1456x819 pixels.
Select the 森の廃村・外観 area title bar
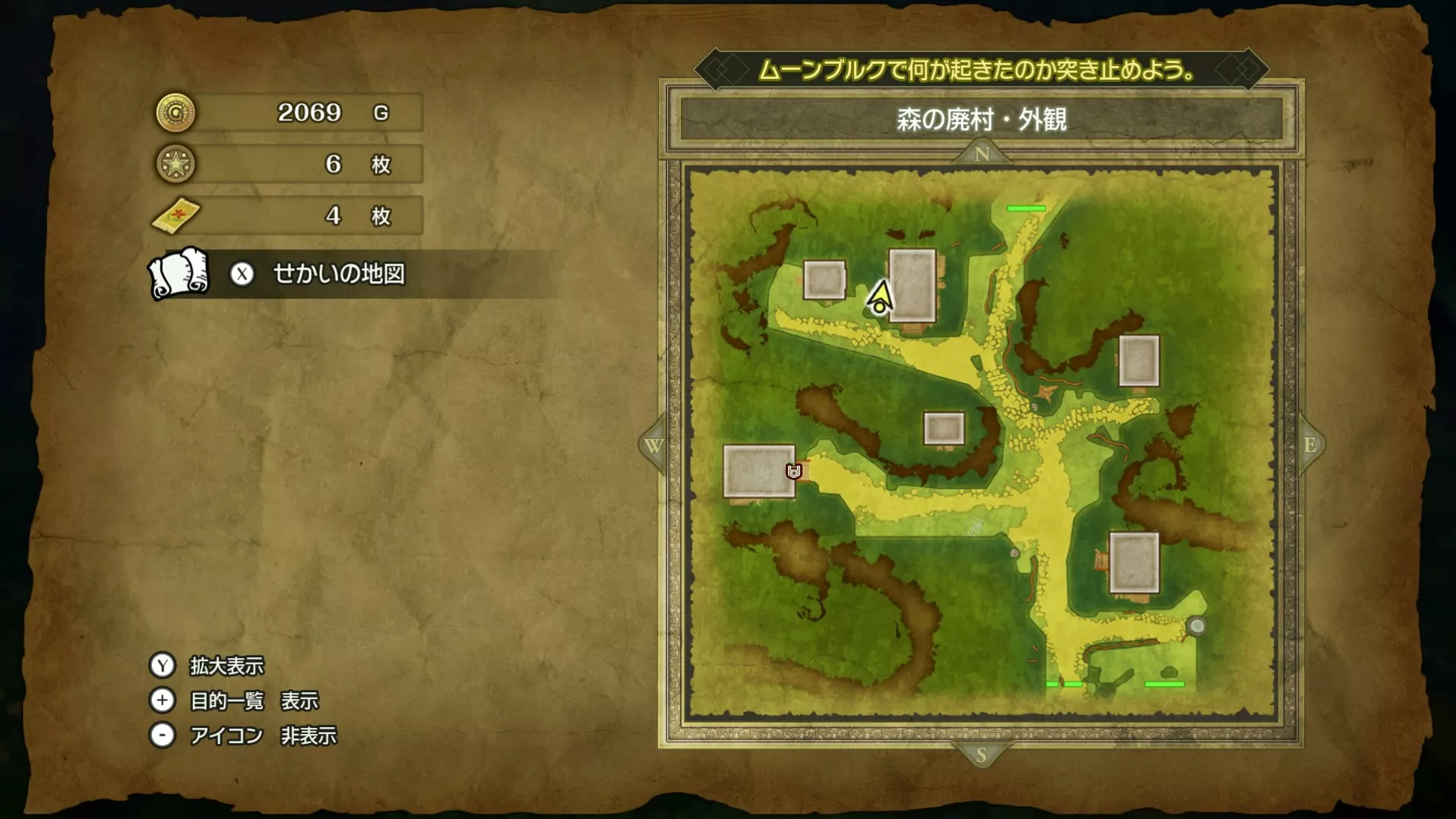click(x=980, y=119)
